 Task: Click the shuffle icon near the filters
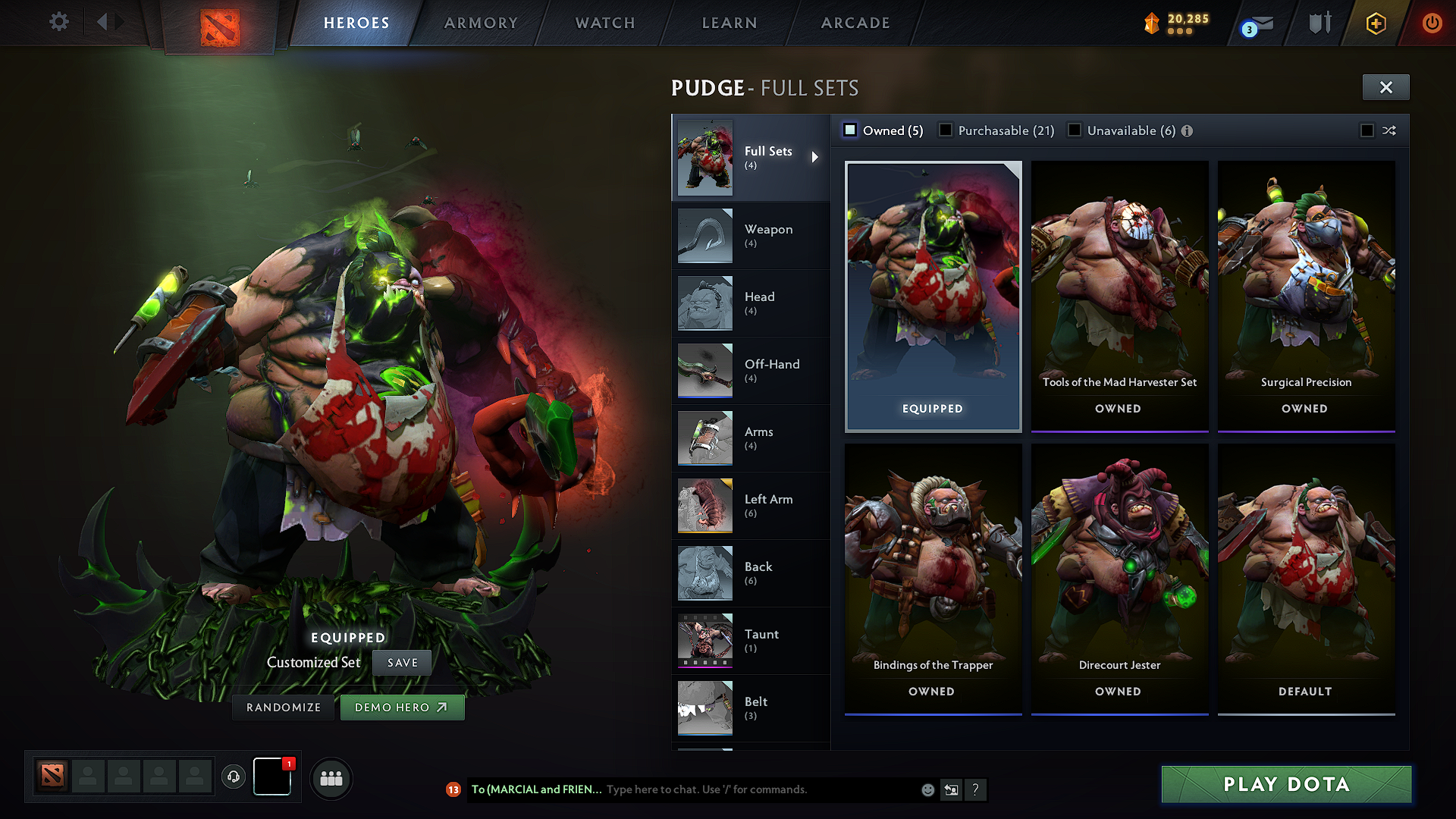1389,130
